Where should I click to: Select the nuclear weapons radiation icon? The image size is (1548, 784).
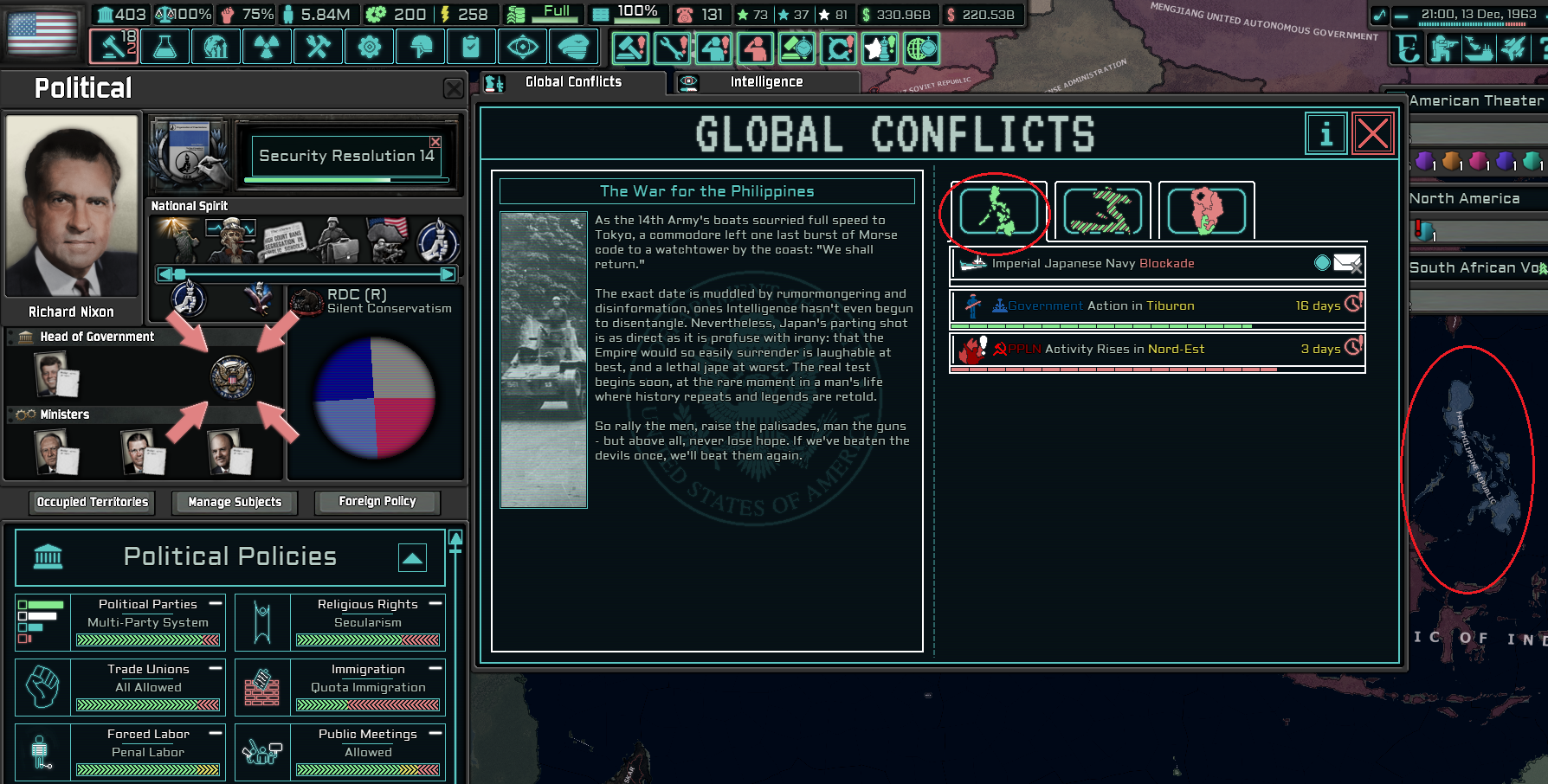[267, 47]
